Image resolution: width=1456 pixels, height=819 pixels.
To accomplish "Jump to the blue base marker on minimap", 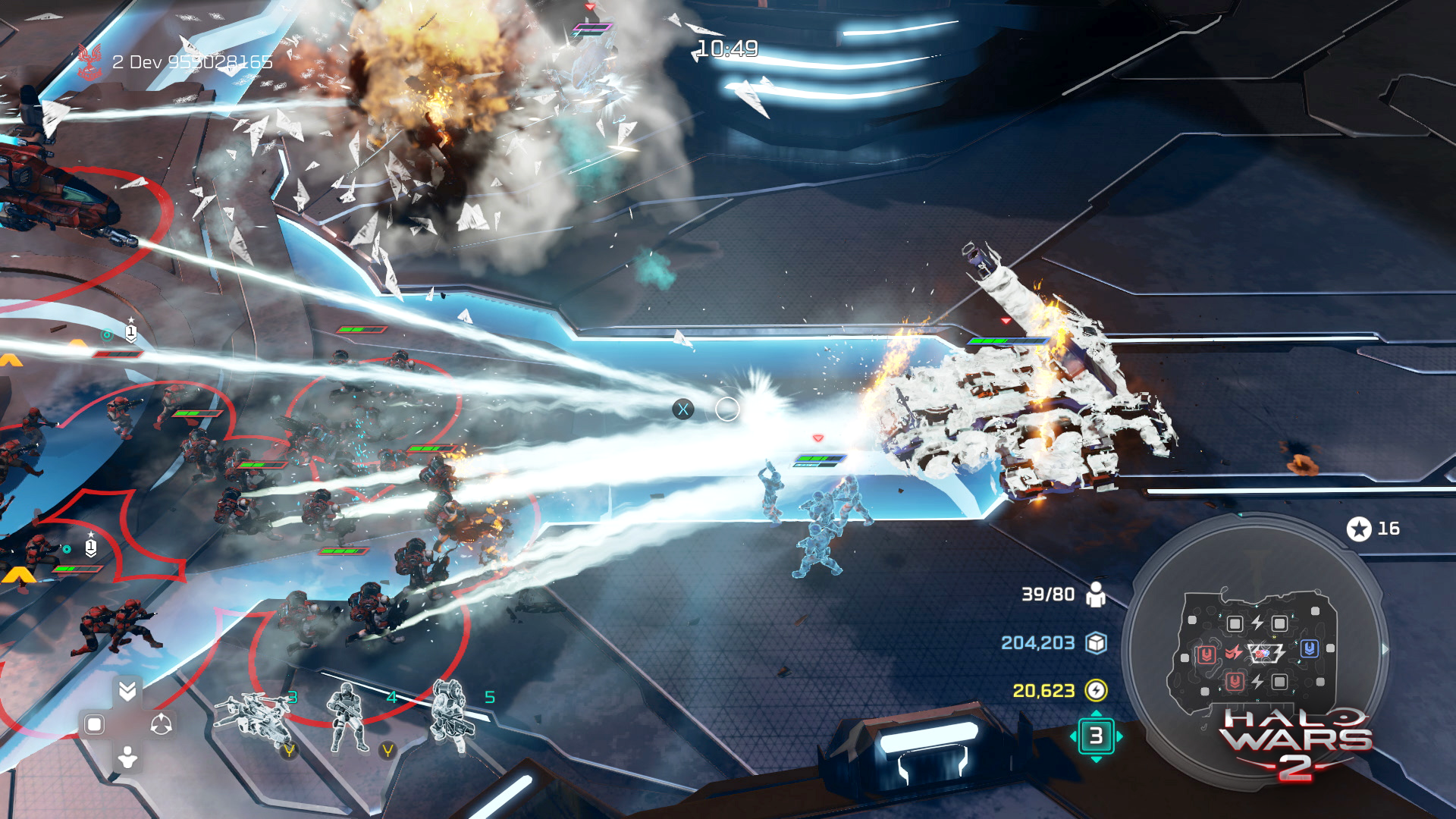I will [1310, 648].
